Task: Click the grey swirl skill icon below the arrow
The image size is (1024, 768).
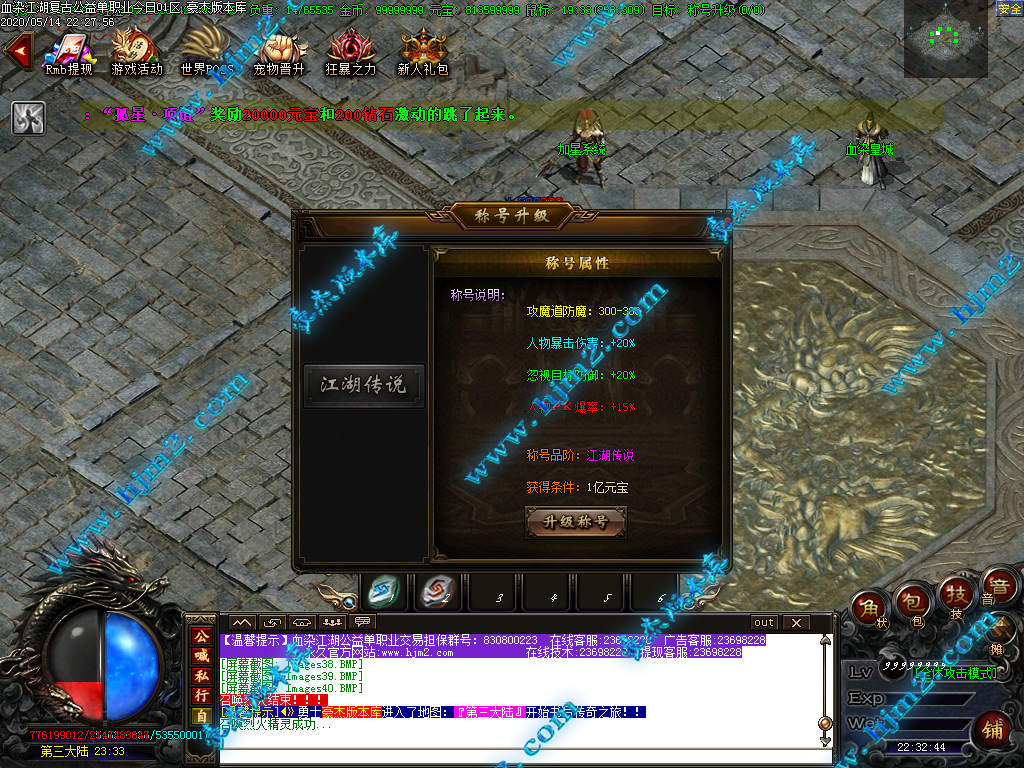Action: [x=28, y=118]
